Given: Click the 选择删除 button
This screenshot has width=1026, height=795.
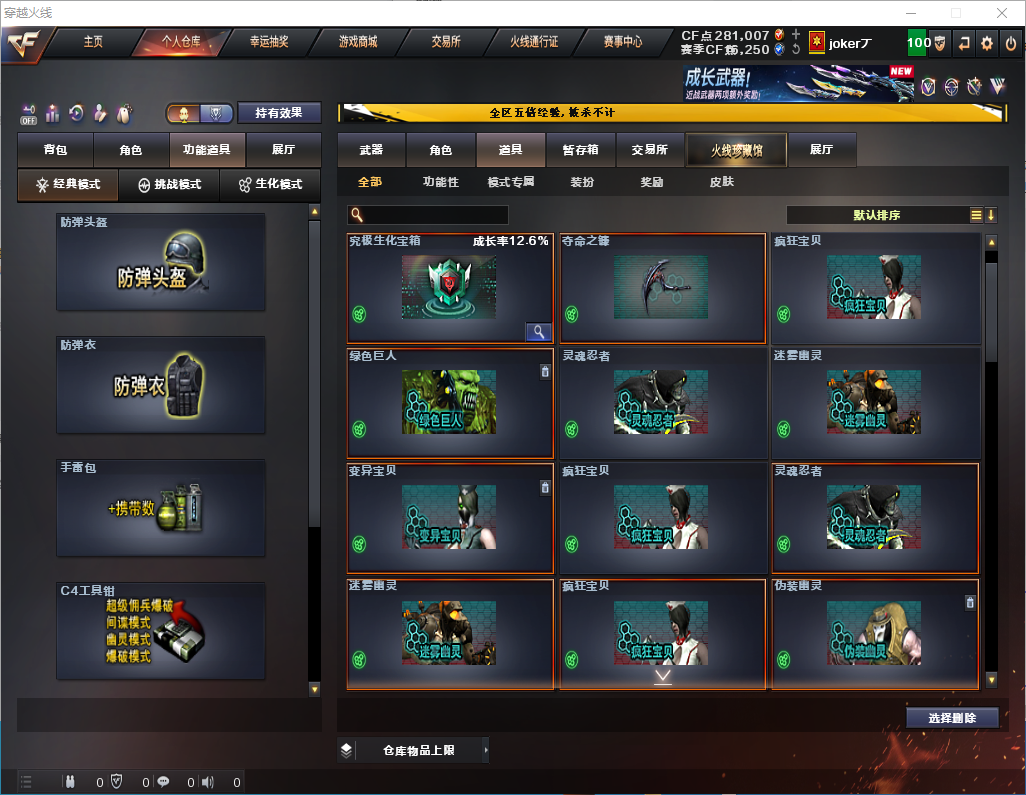Looking at the screenshot, I should tap(952, 718).
